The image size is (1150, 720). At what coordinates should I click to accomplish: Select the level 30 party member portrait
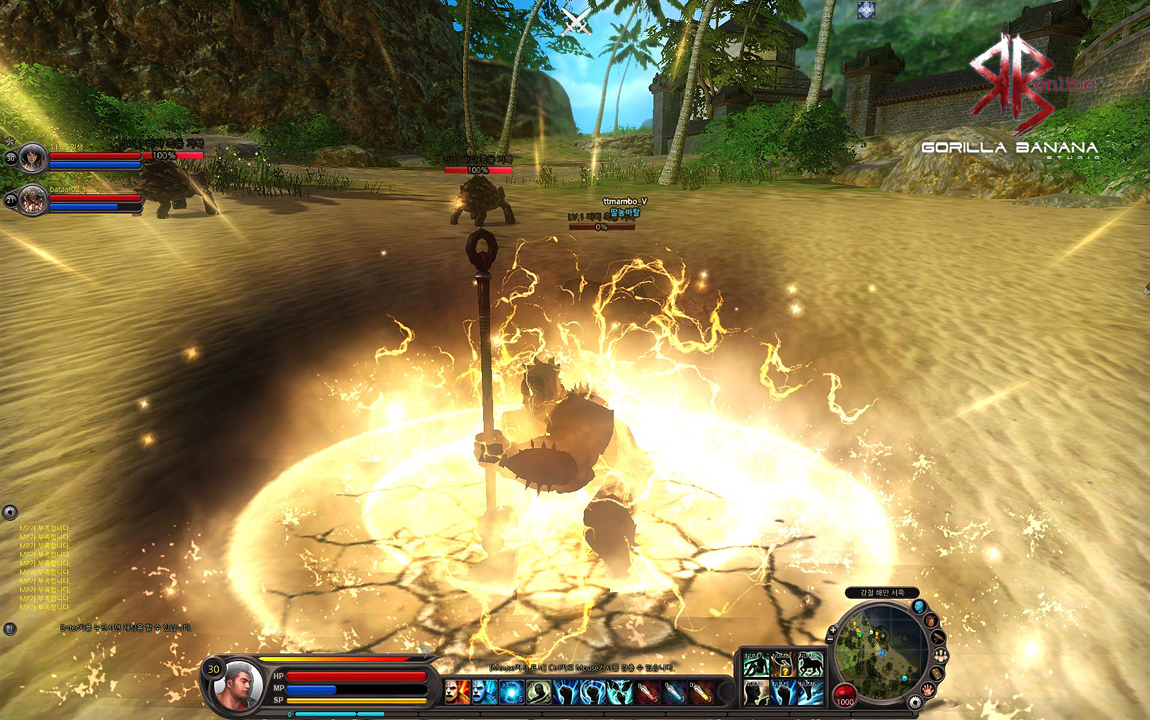[x=33, y=157]
